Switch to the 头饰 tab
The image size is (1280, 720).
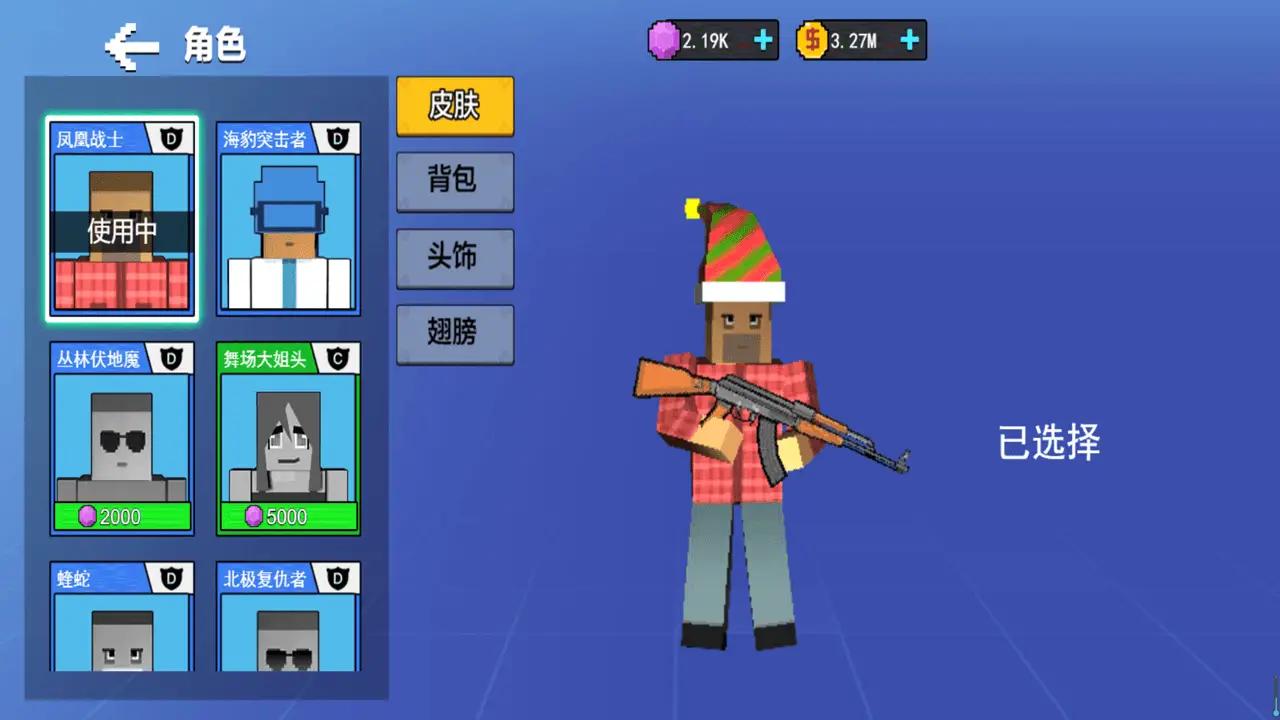(x=455, y=258)
